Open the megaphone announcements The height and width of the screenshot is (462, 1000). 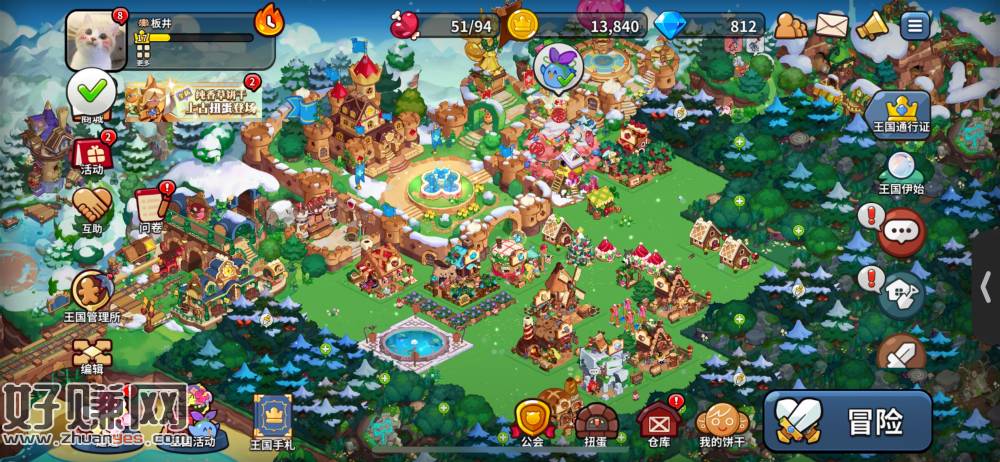pos(872,25)
